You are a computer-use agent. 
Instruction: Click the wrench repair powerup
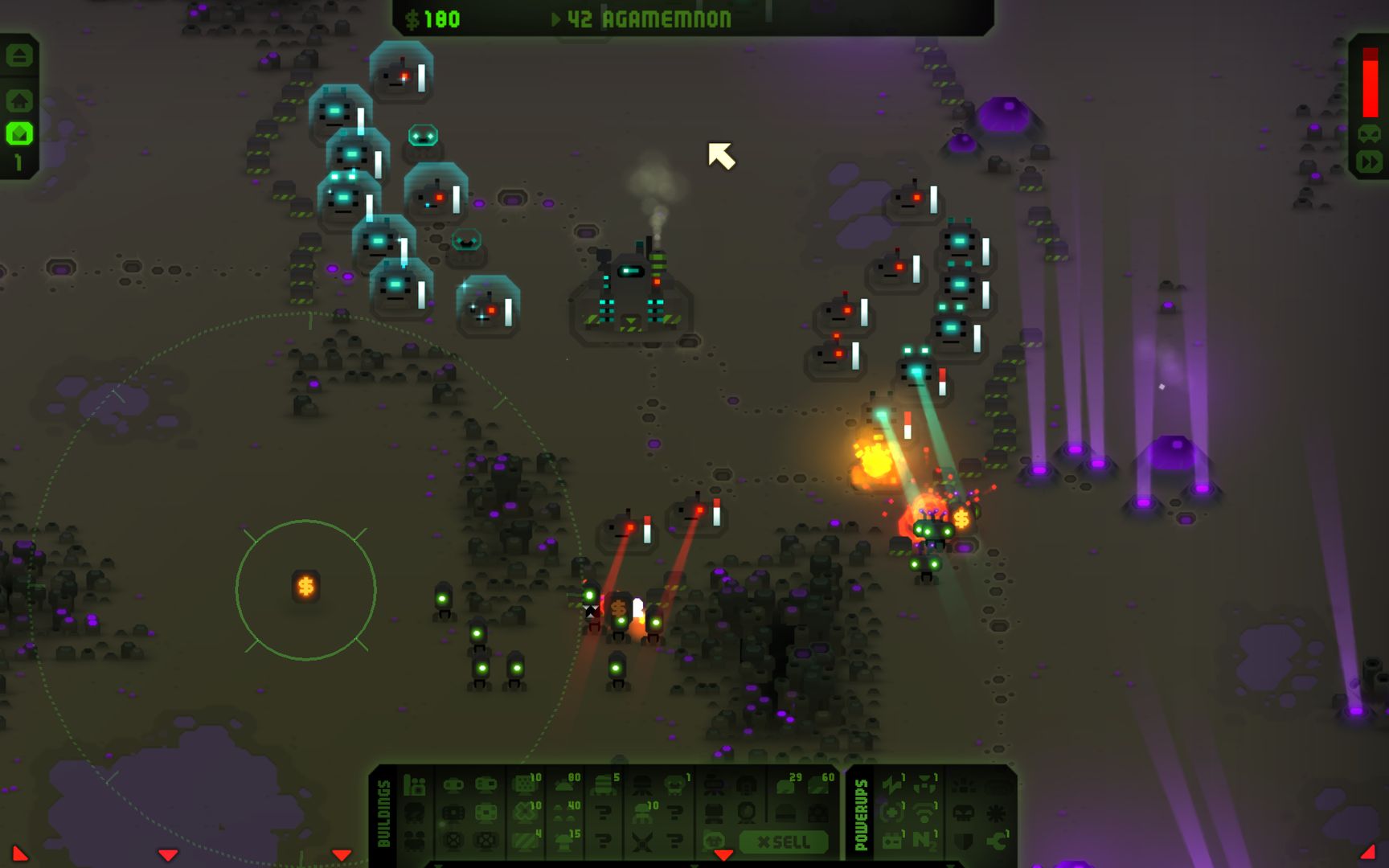tap(997, 842)
